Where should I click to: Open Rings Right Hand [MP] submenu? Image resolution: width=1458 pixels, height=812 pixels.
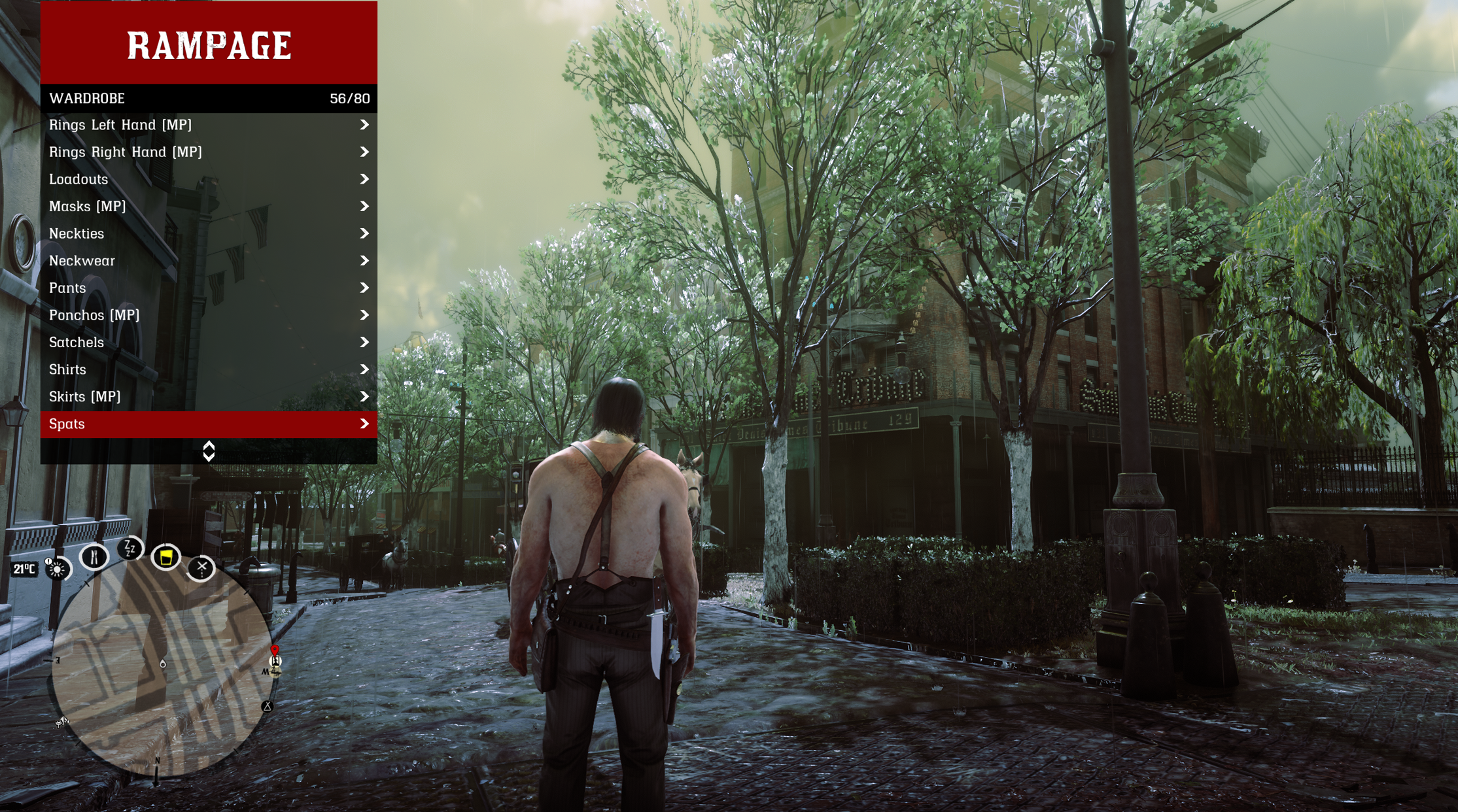(x=208, y=152)
